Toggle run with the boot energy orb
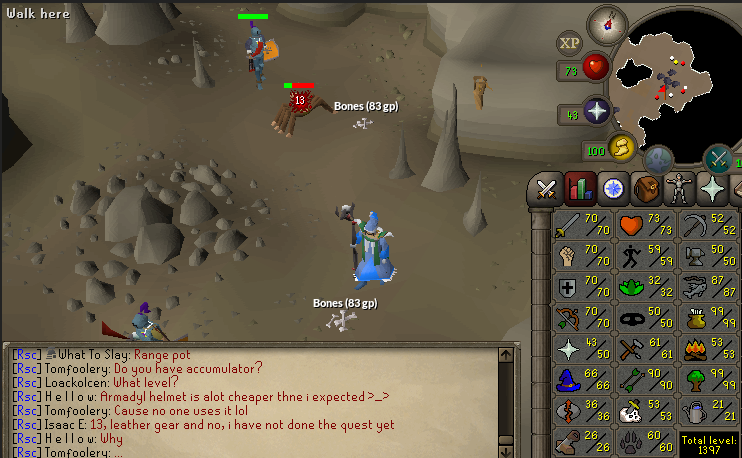Screen dimensions: 742x458 (x=621, y=148)
